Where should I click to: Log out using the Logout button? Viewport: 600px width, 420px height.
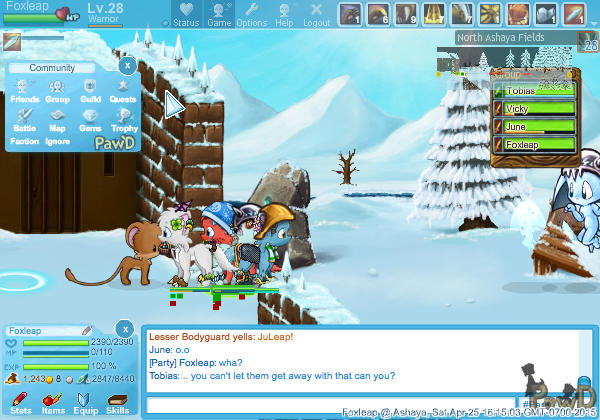coord(317,14)
